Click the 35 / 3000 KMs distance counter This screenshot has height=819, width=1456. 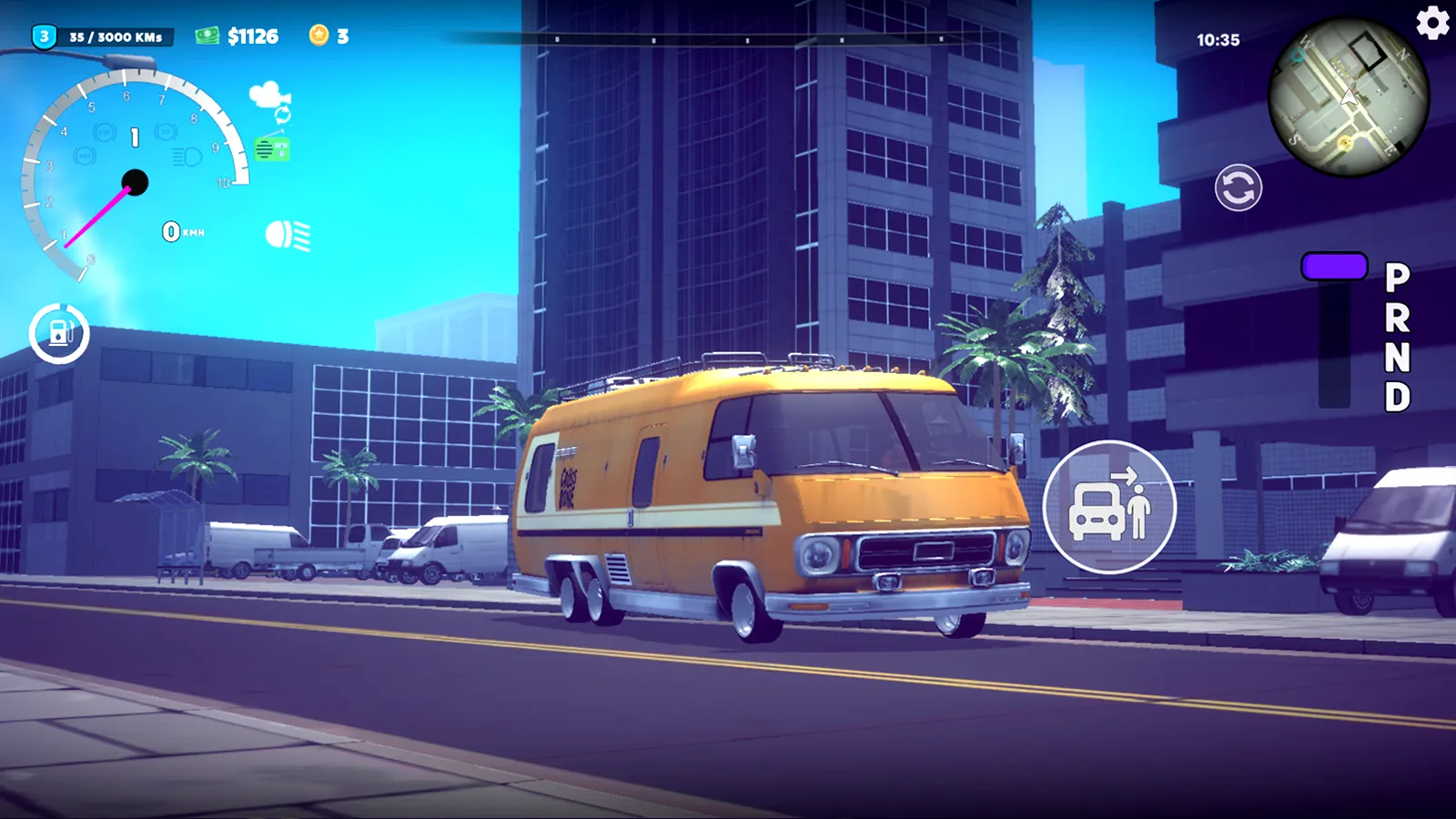(x=116, y=38)
